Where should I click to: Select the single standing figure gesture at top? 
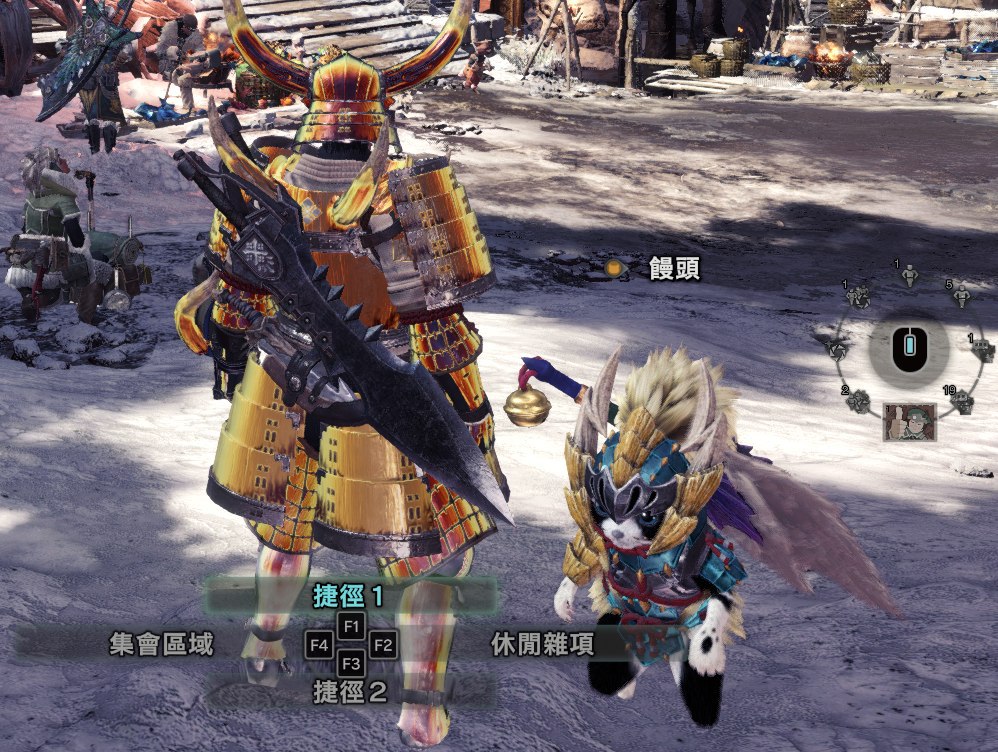[x=909, y=275]
